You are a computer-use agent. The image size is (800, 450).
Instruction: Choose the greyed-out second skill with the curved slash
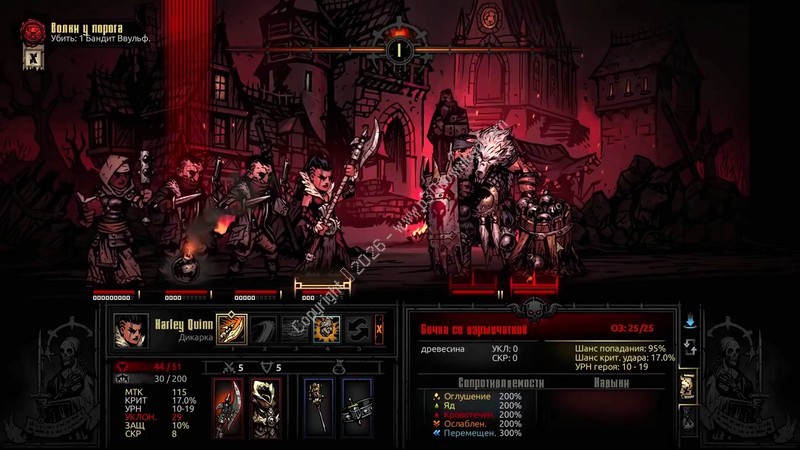(x=263, y=327)
